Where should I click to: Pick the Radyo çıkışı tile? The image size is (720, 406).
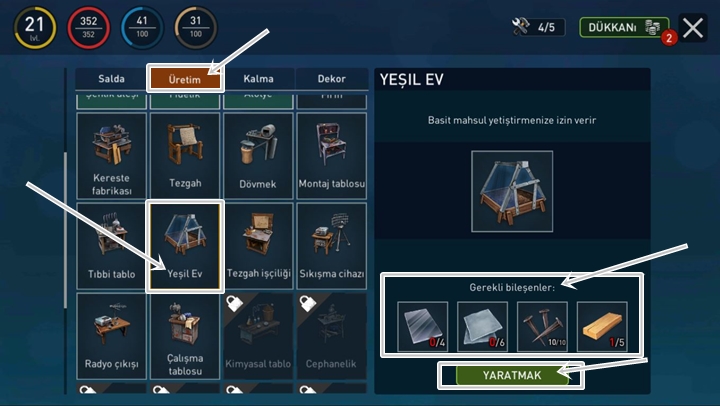coord(111,334)
